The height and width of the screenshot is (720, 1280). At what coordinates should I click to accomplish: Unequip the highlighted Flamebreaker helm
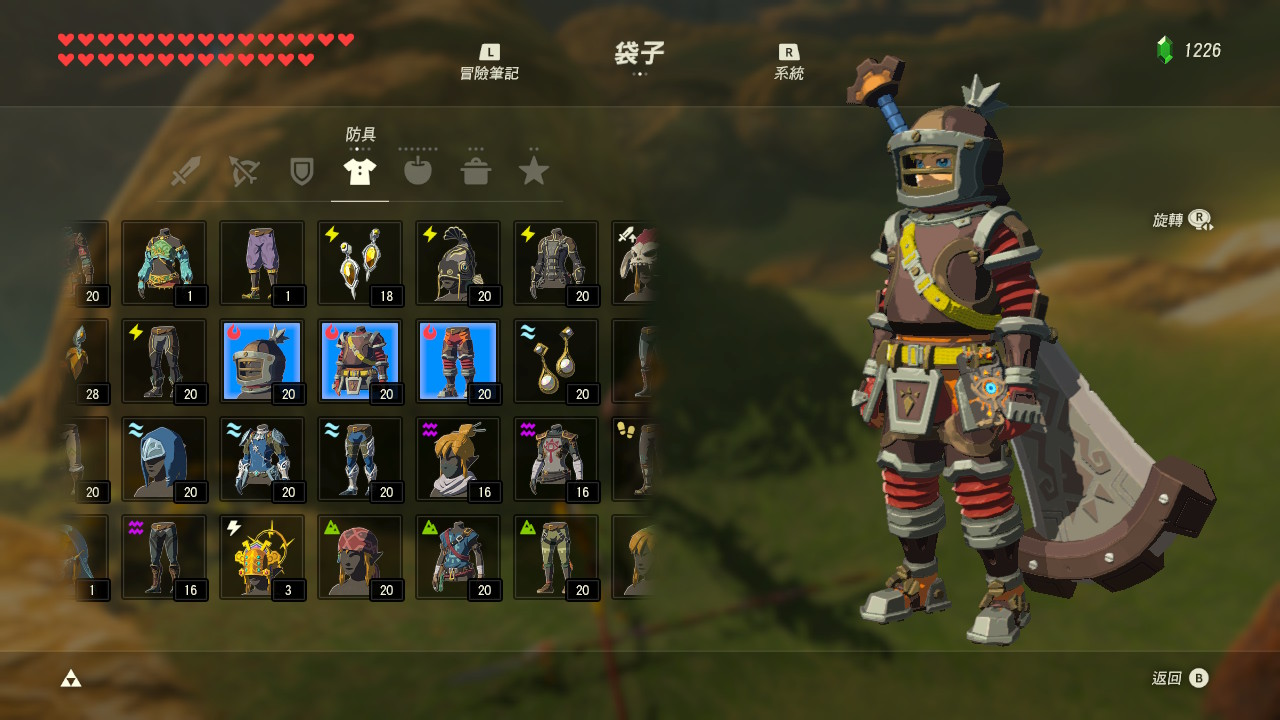click(261, 360)
